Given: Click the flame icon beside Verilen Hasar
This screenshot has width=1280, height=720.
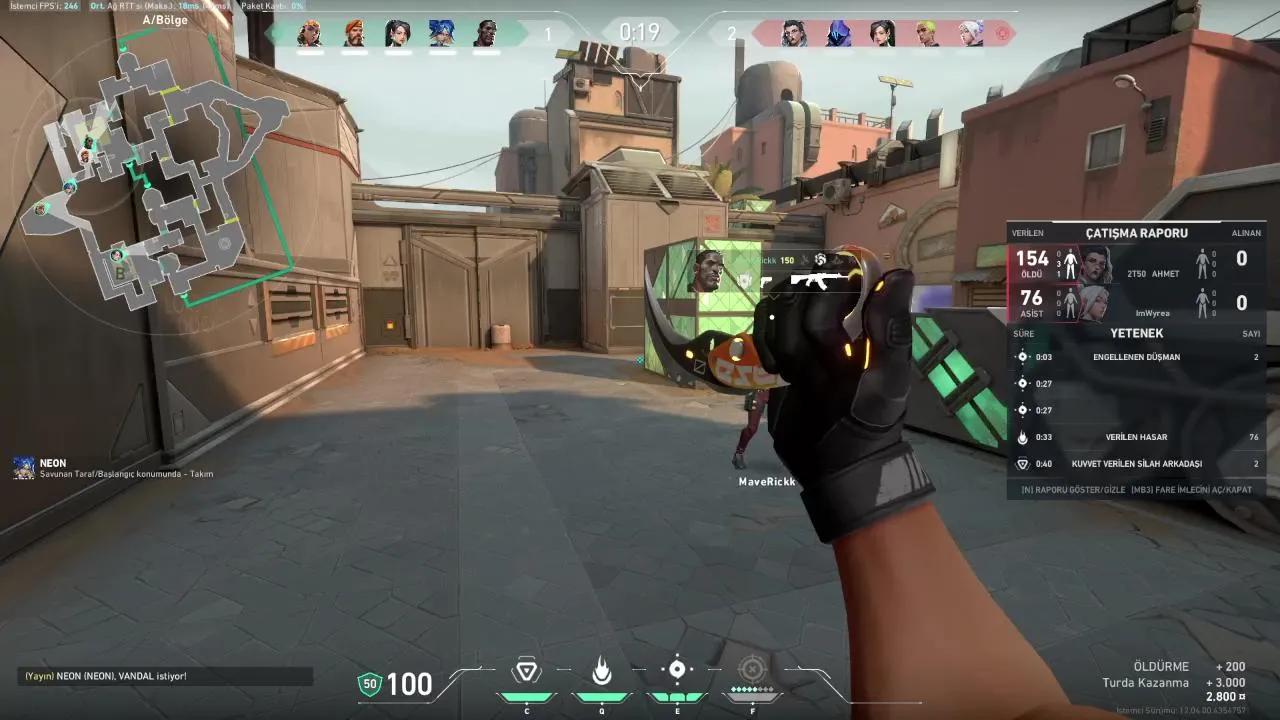Looking at the screenshot, I should 1022,437.
